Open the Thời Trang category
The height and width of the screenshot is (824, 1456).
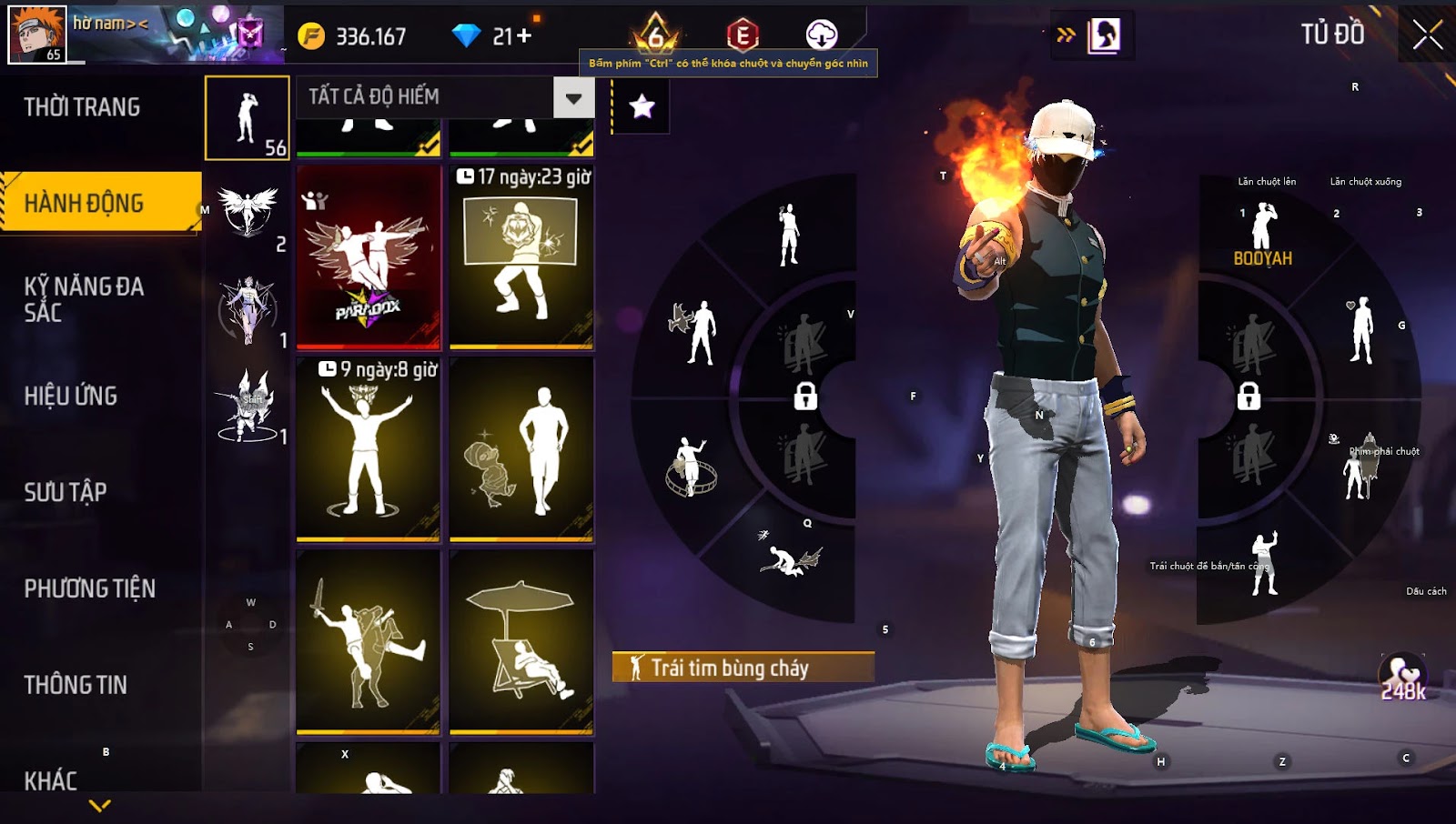pos(82,107)
